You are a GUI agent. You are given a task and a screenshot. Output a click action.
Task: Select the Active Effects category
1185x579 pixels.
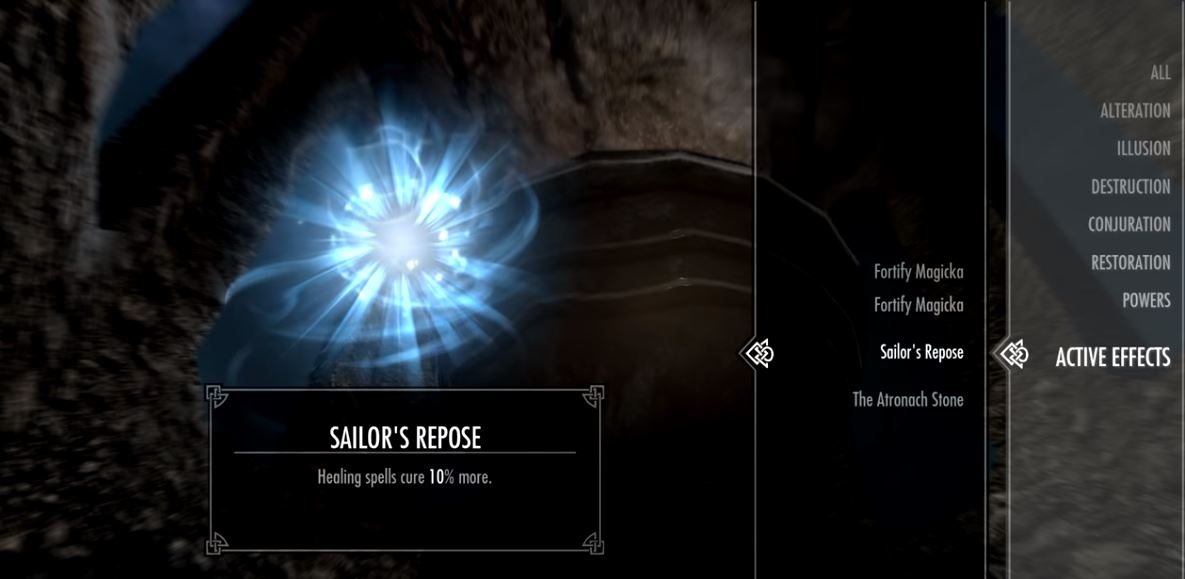[x=1112, y=357]
